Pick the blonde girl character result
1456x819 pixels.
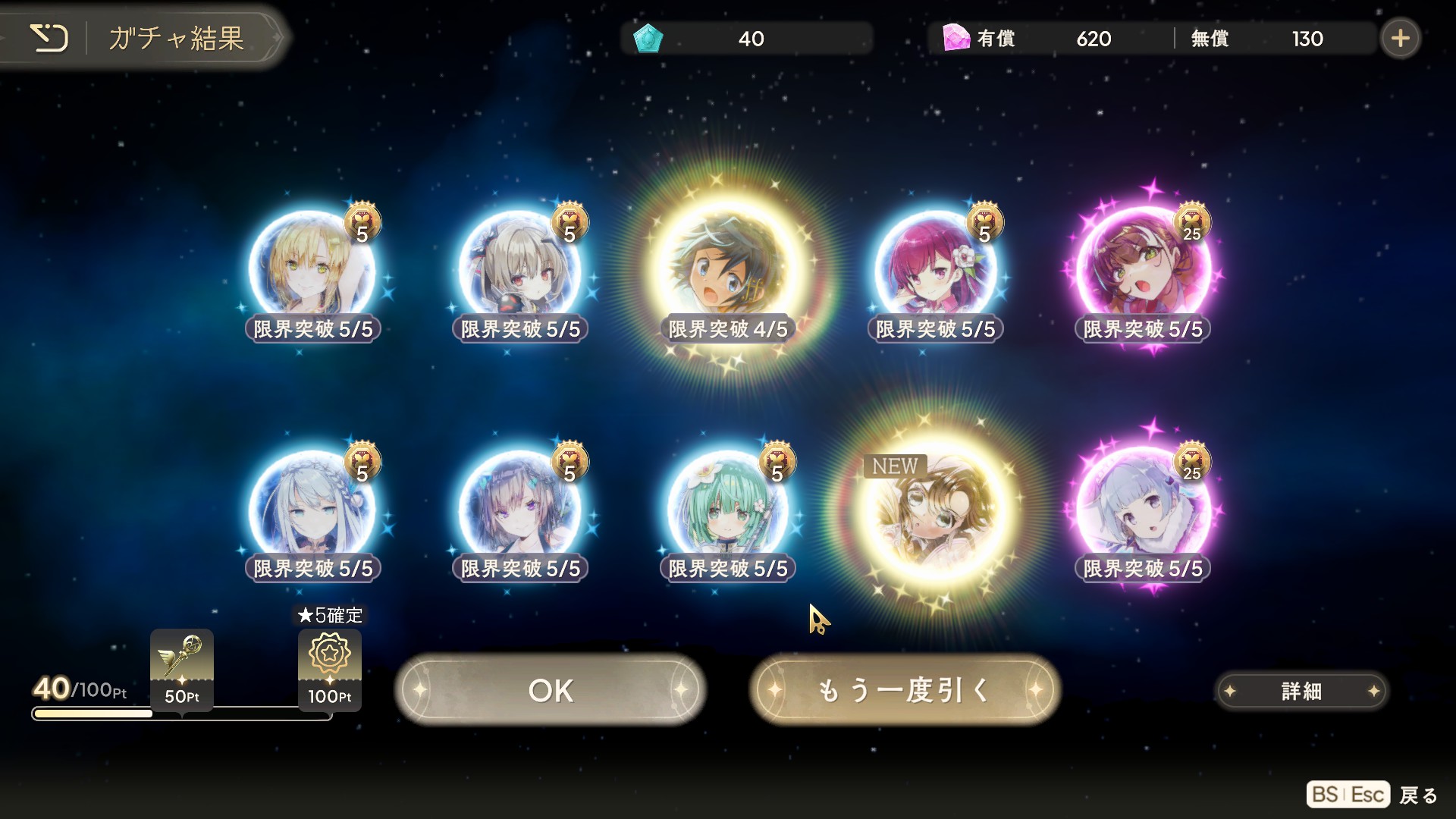[x=312, y=269]
